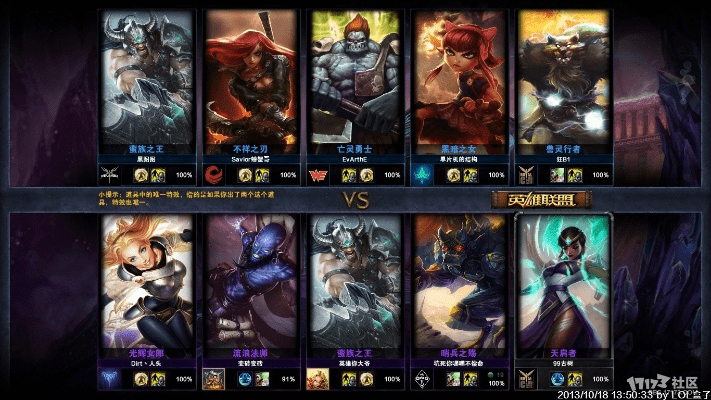This screenshot has height=400, width=711.
Task: Click the 英雄联盟 logo badge
Action: 540,199
